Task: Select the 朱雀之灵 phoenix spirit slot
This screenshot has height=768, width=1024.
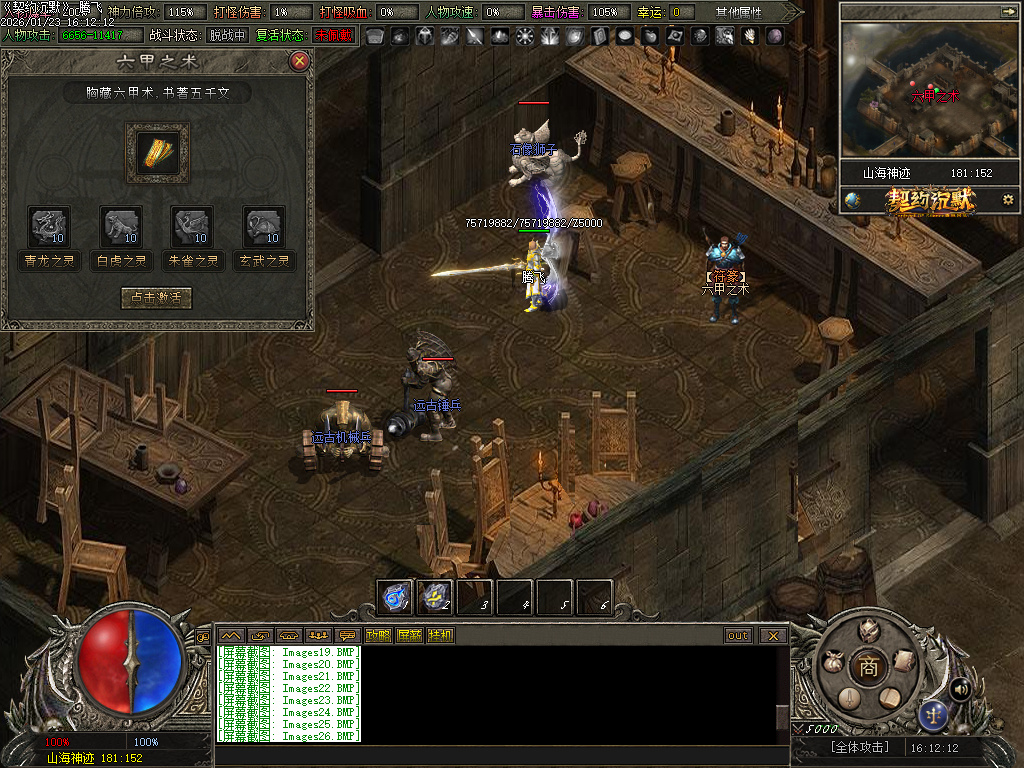Action: tap(192, 226)
